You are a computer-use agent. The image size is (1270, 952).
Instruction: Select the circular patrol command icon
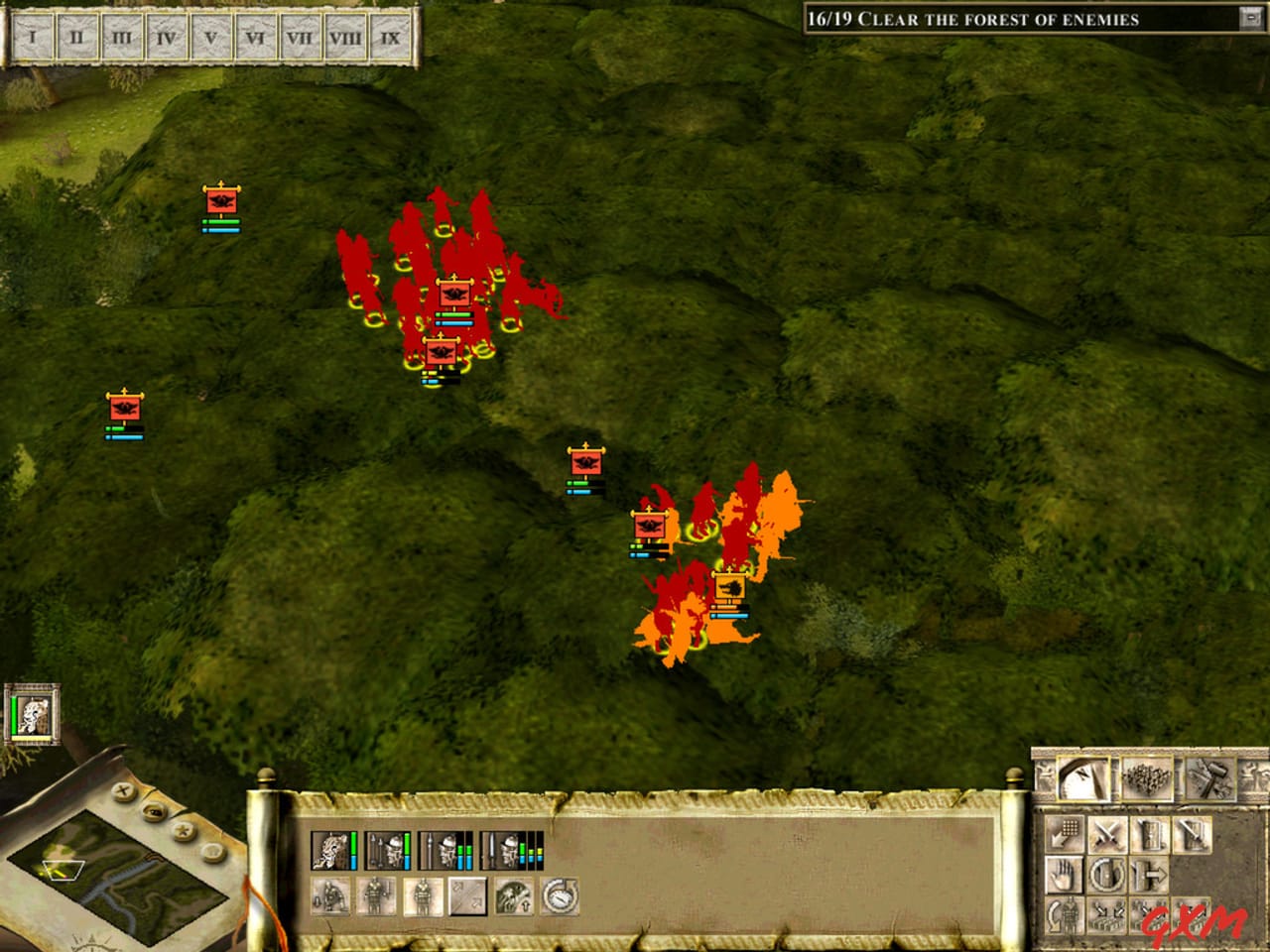coord(1106,875)
